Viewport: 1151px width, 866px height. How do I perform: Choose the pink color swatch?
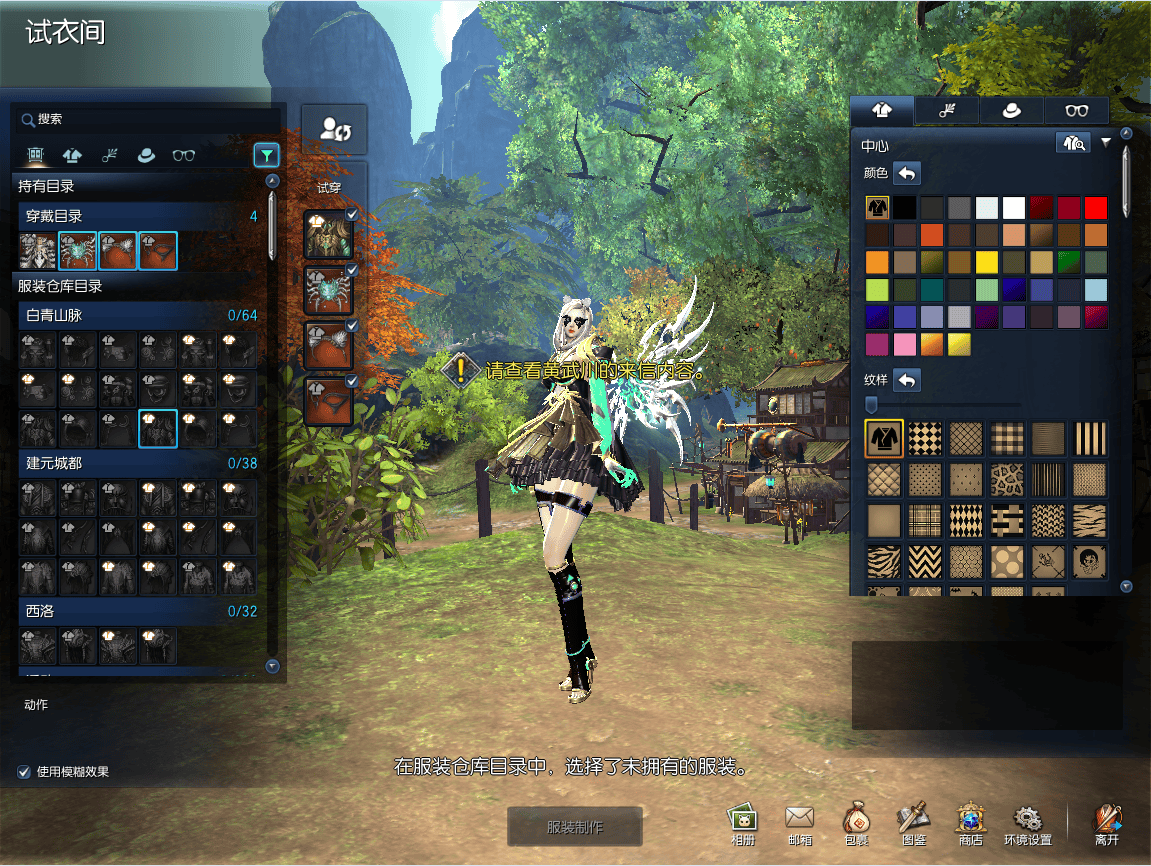(x=904, y=344)
